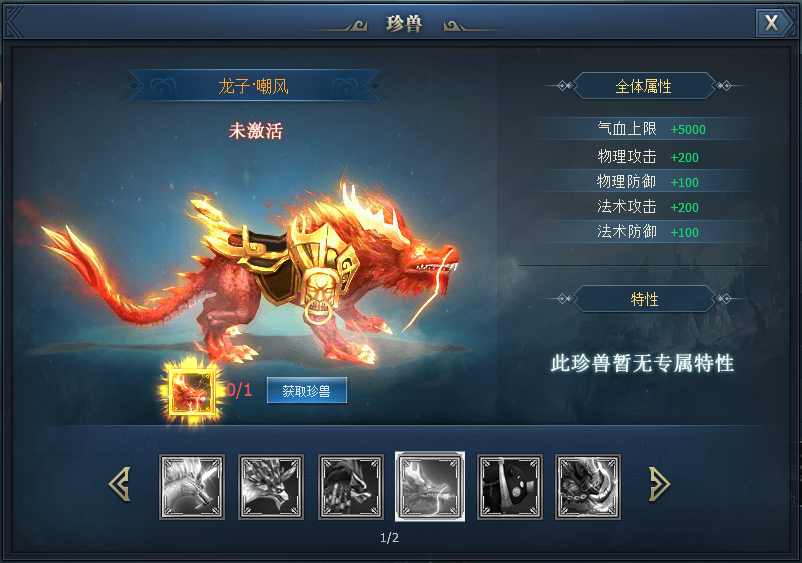Screen dimensions: 802x563
Task: Pick the chained horned beast thumbnail
Action: point(589,487)
